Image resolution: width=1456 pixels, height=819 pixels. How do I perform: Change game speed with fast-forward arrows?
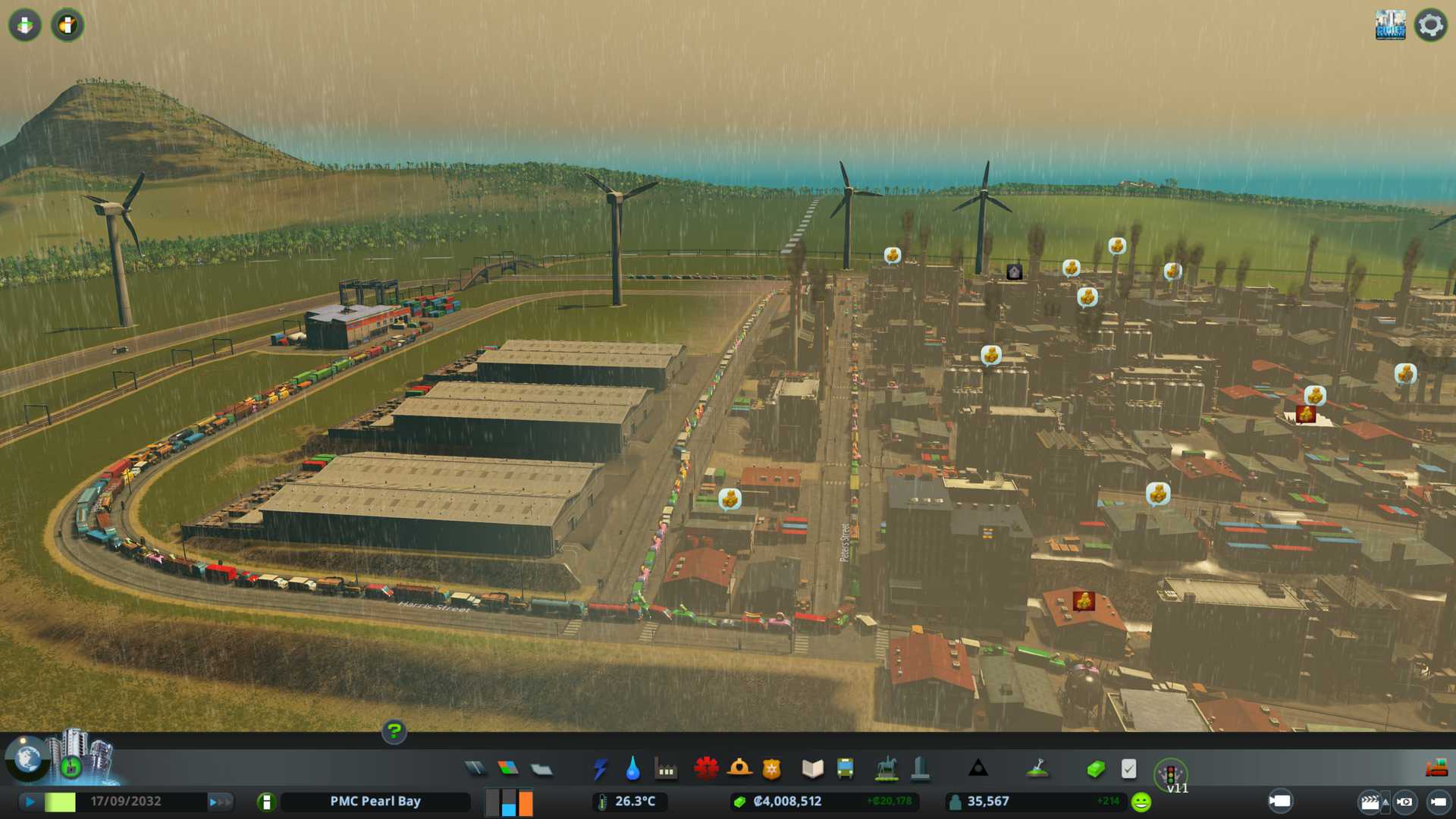click(x=219, y=802)
